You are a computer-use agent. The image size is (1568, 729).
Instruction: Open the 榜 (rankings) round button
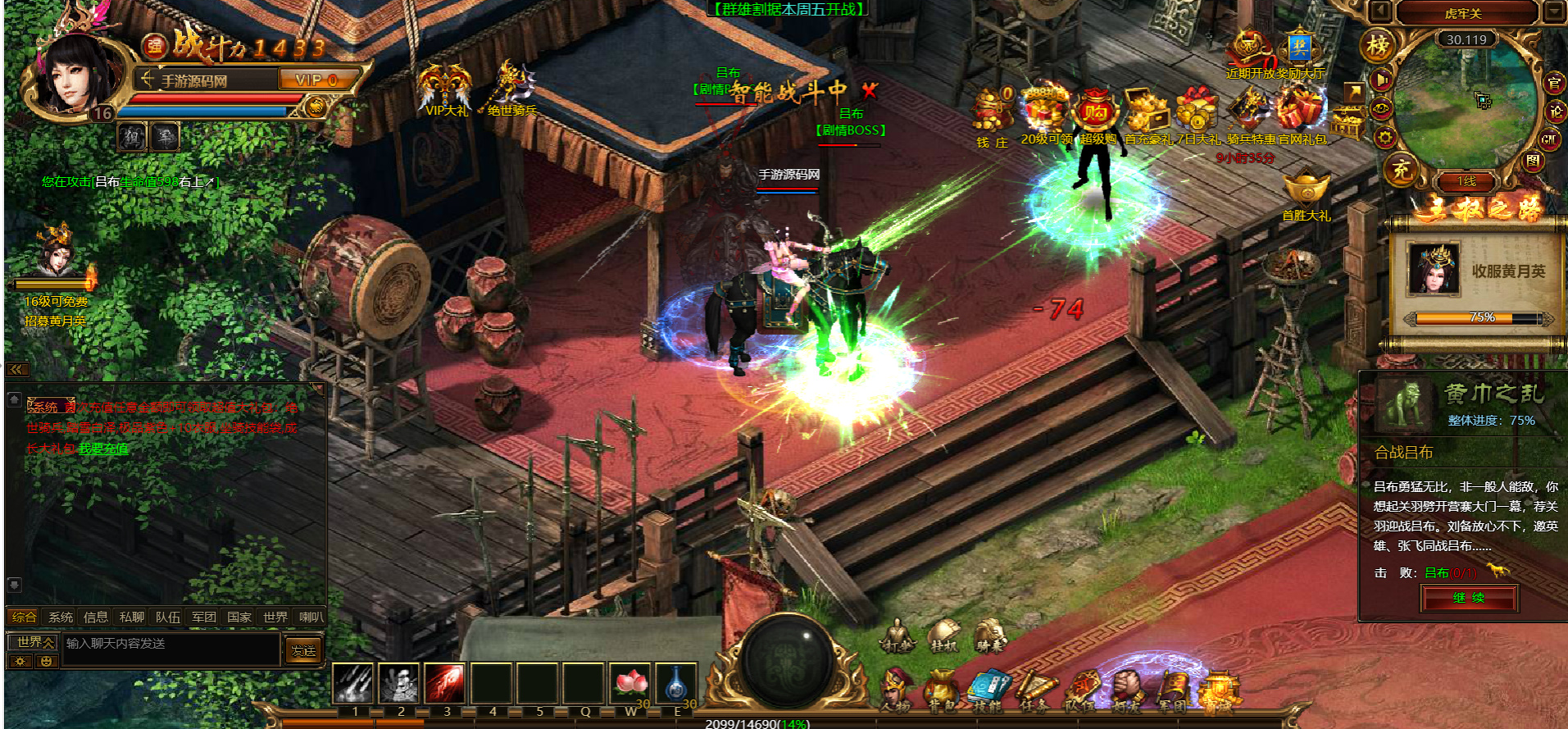tap(1378, 46)
